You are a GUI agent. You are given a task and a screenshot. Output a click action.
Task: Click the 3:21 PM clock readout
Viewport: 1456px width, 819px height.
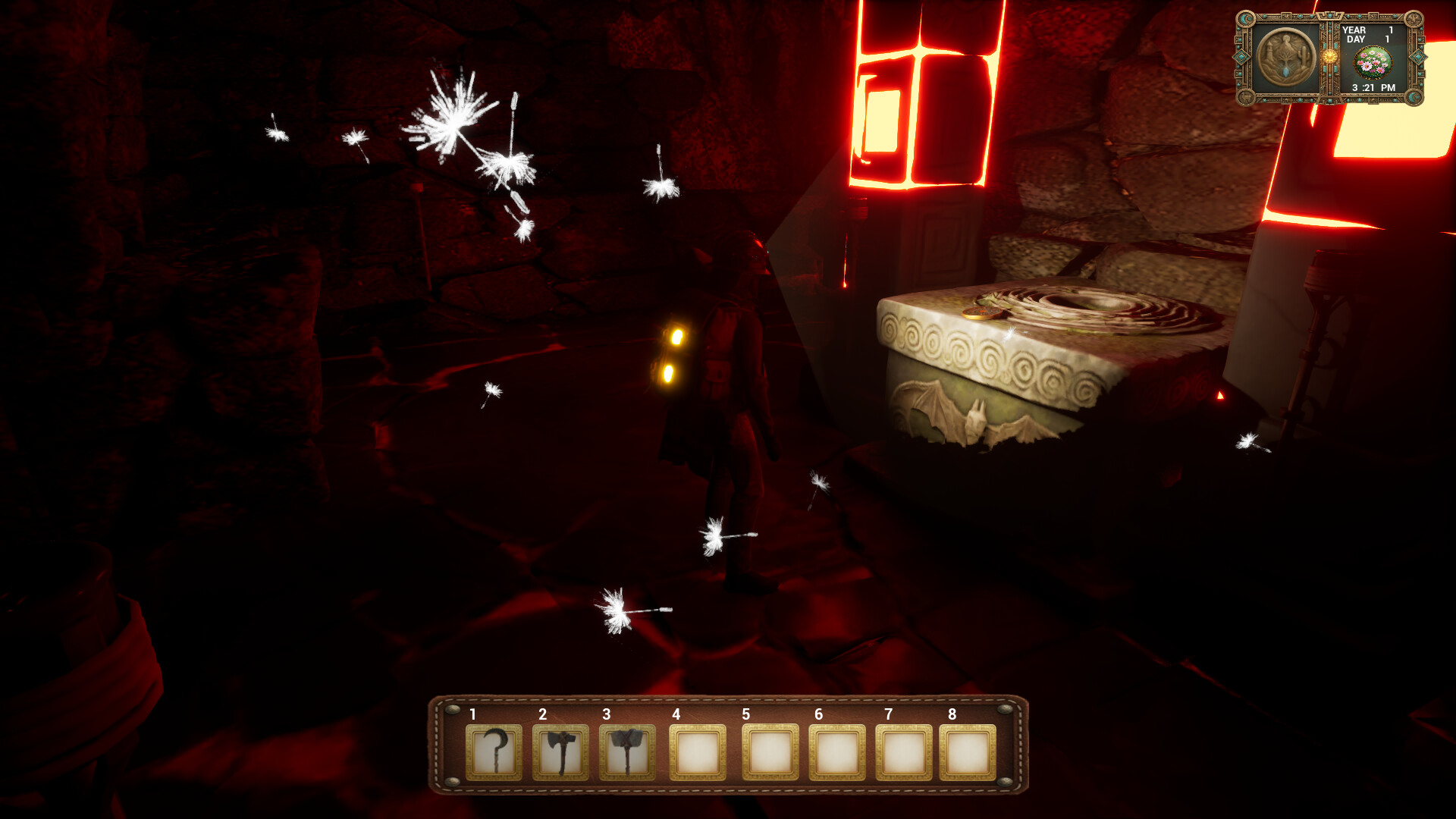click(1373, 88)
